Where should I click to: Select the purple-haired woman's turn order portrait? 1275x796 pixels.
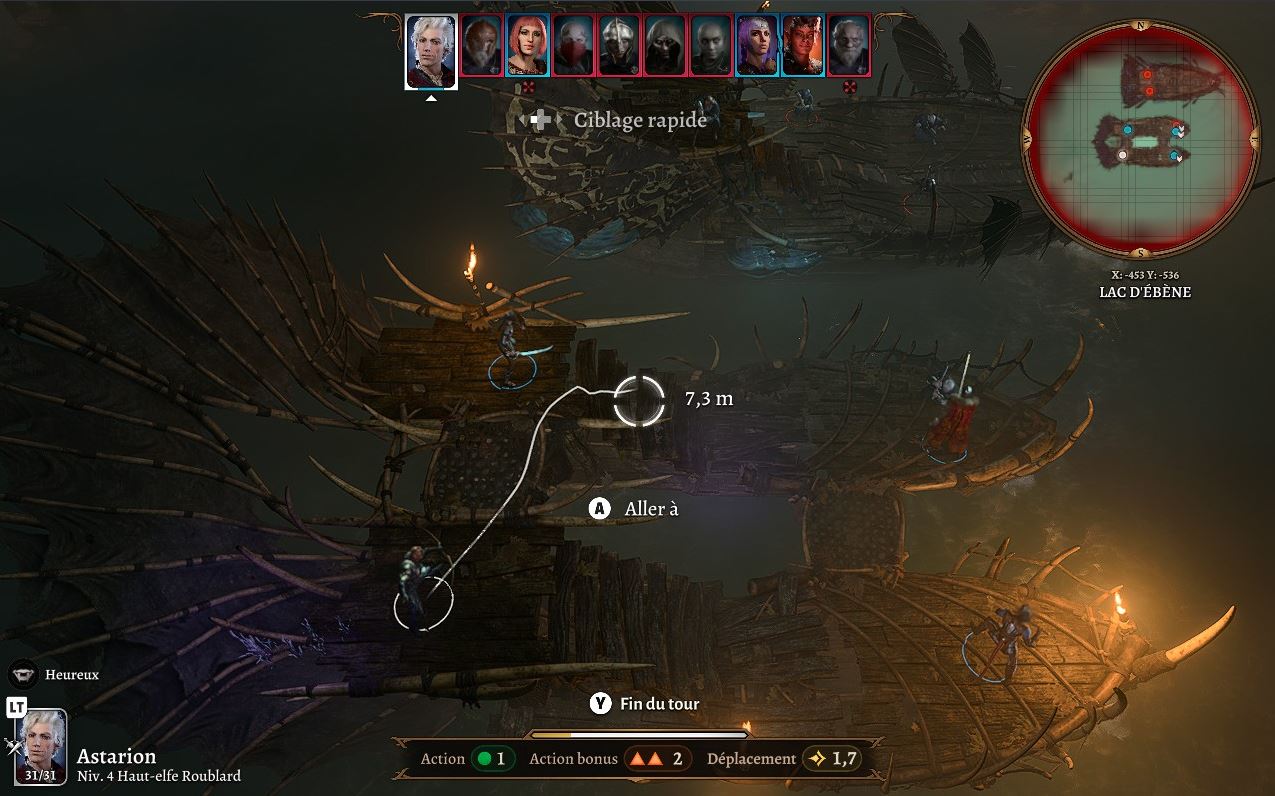coord(757,45)
